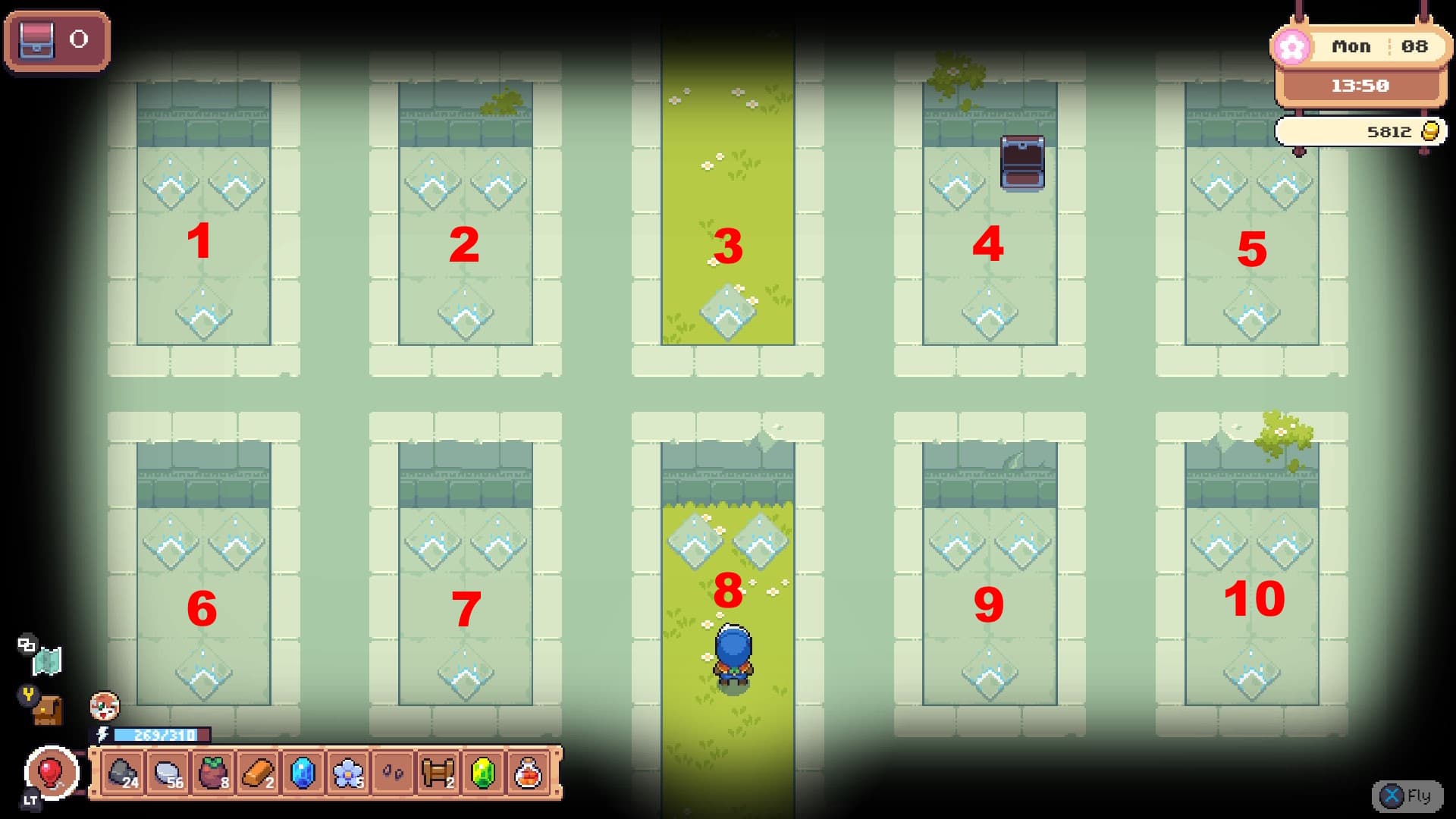This screenshot has height=819, width=1456.
Task: Click the pink flower season icon on the calendar
Action: pyautogui.click(x=1291, y=46)
